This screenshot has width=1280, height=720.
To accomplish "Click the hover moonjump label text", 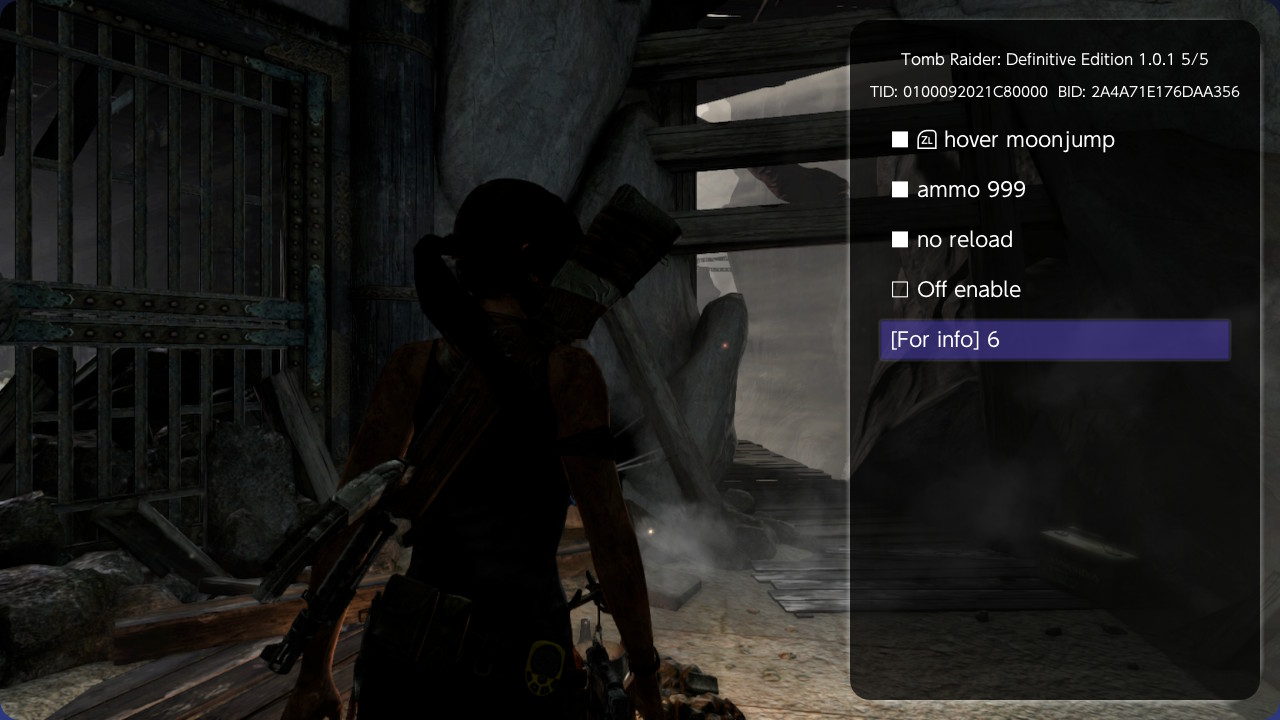I will [1029, 140].
